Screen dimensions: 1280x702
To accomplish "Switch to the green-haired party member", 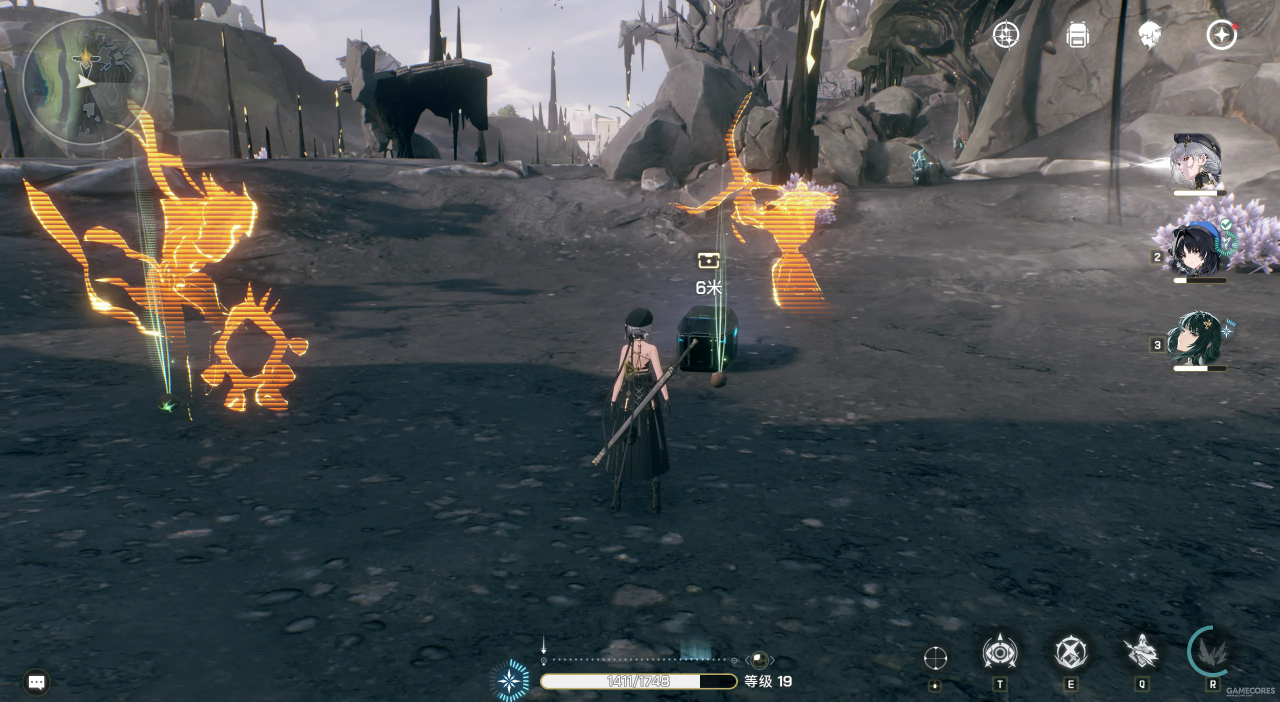I will pyautogui.click(x=1198, y=338).
